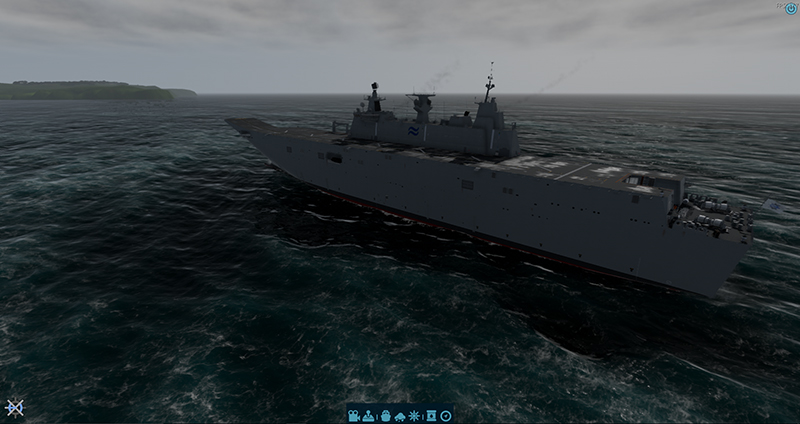The width and height of the screenshot is (800, 424).
Task: Click the sun icon in the toolbar
Action: point(415,415)
